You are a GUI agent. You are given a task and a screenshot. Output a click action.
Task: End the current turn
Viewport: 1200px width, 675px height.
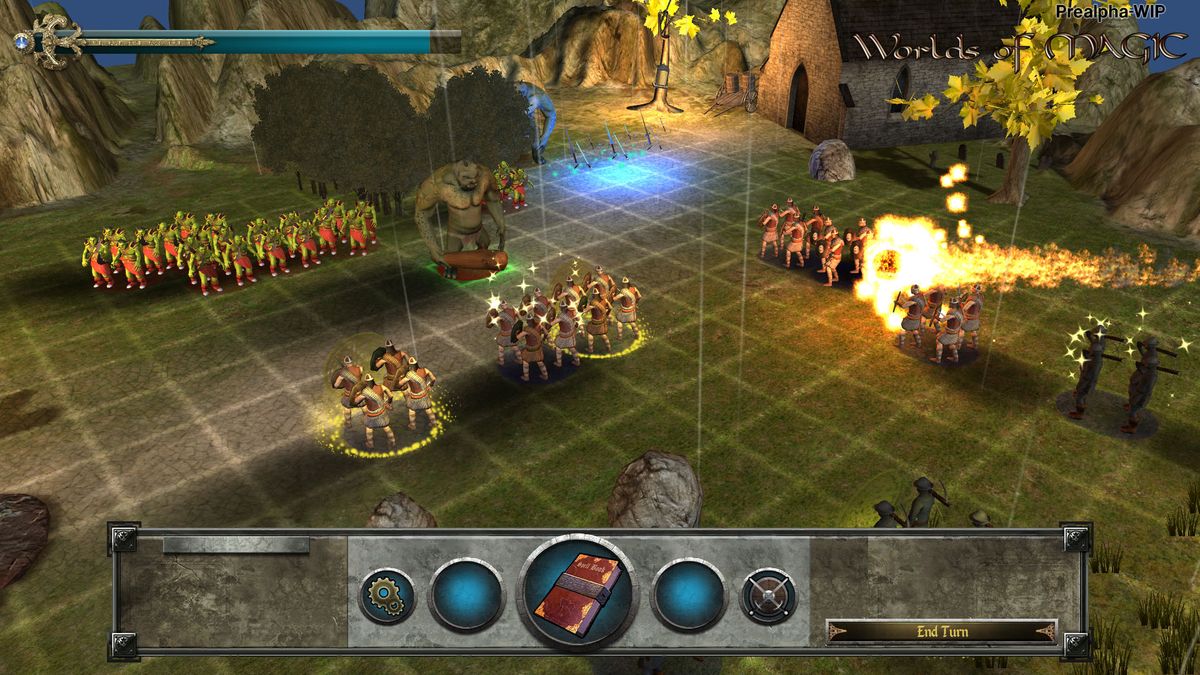[x=941, y=631]
